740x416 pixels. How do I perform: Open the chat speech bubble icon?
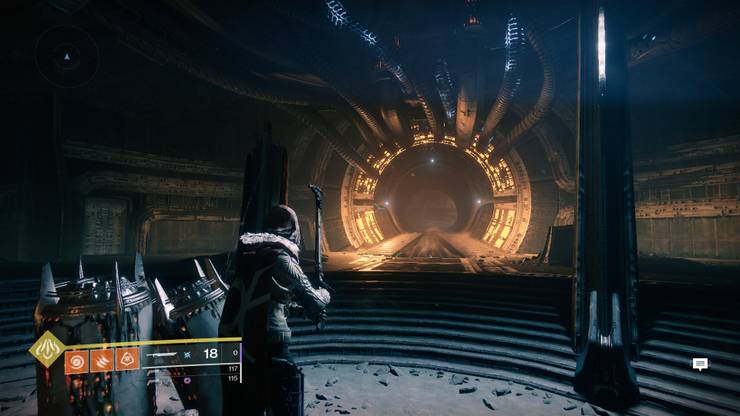[700, 364]
